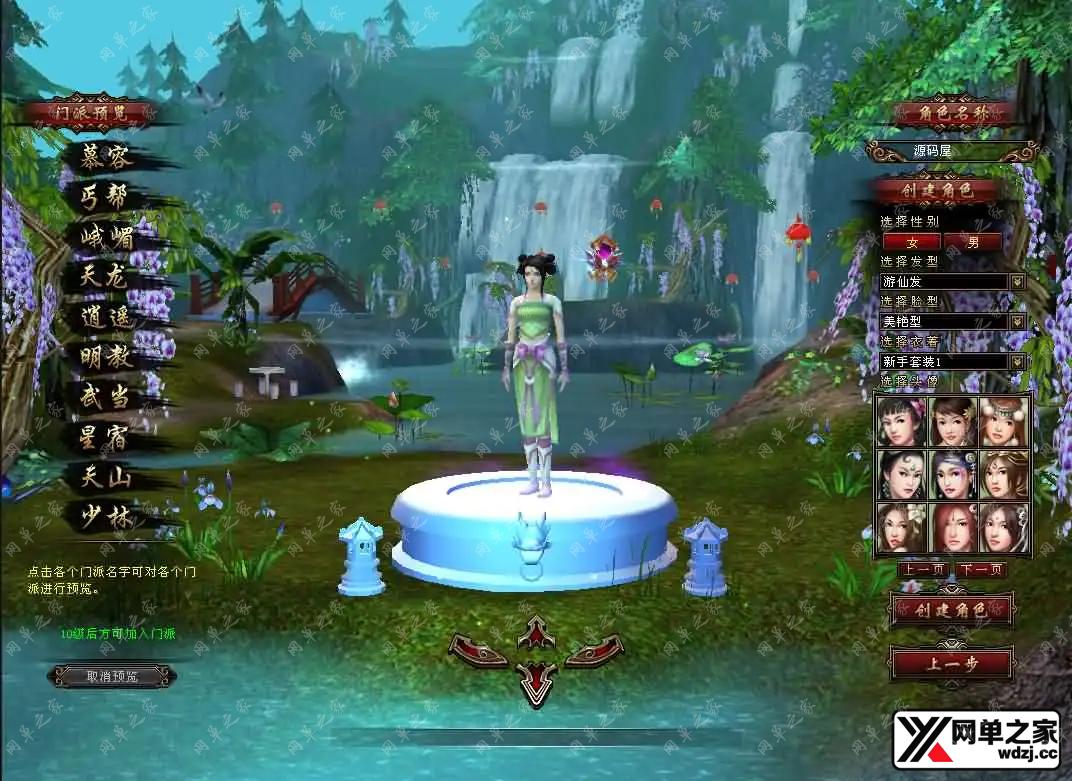
Task: Preview the 明教 sect
Action: (x=105, y=357)
